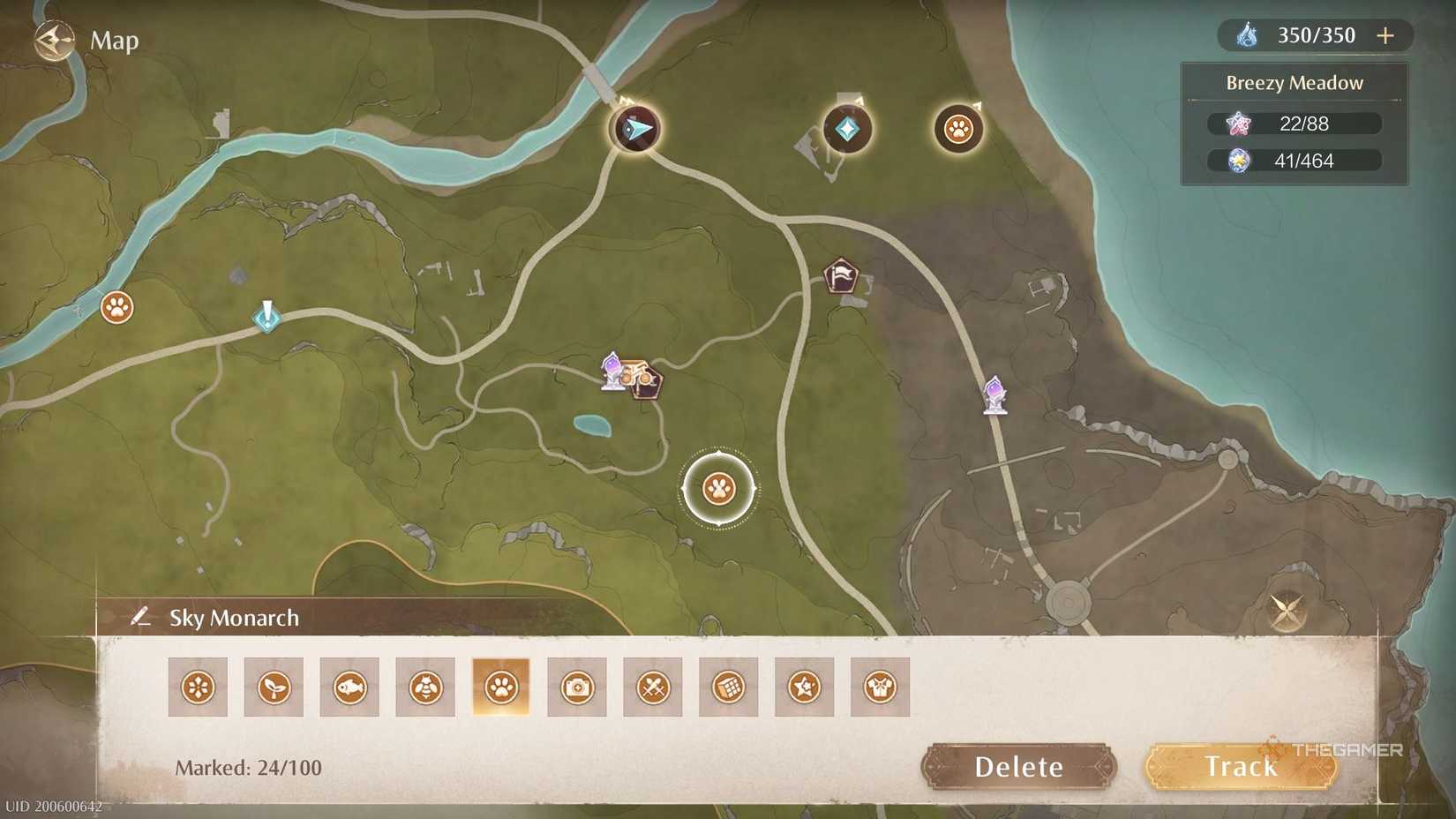Select the outfit marker filter

tap(878, 686)
